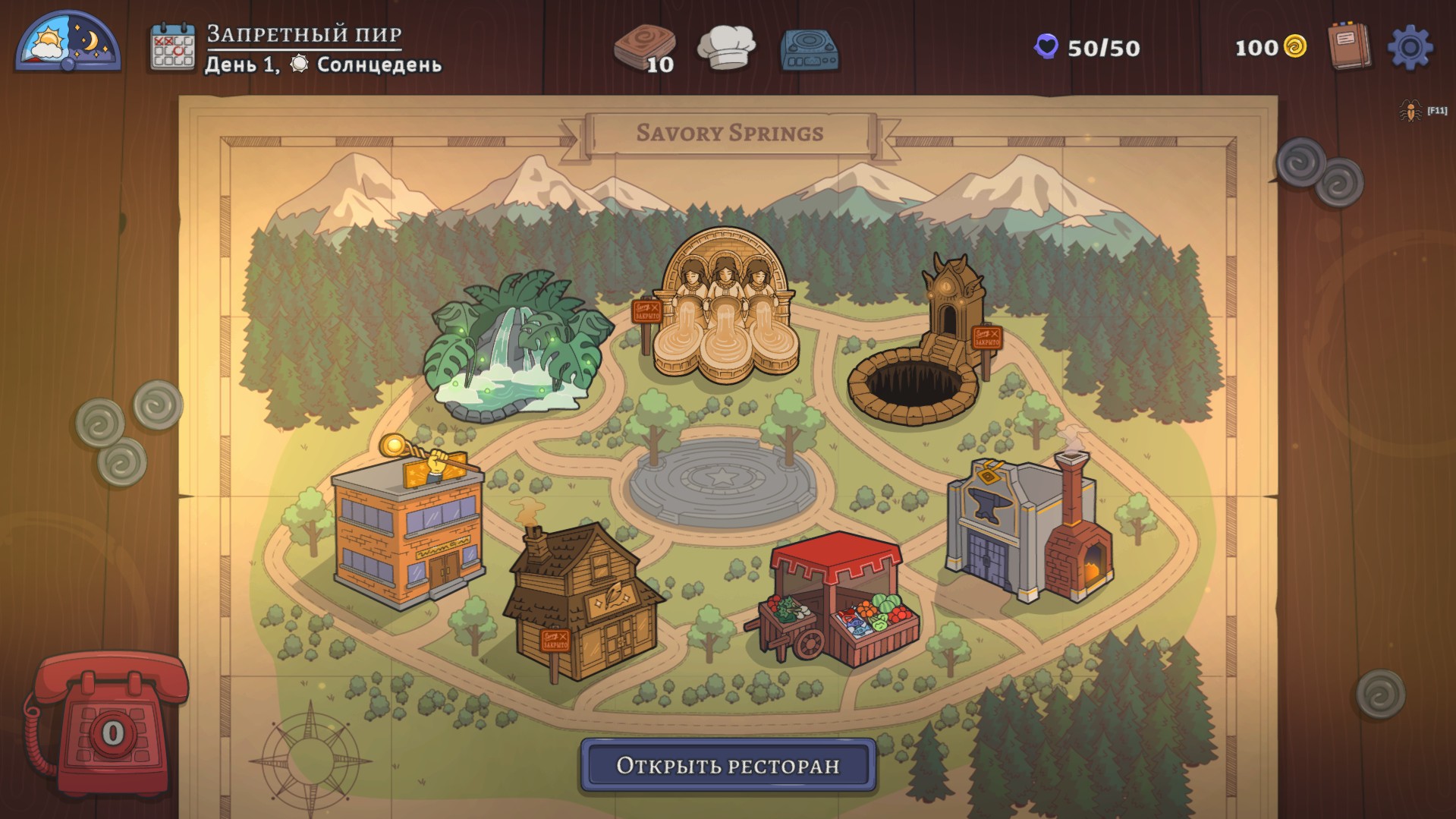Image resolution: width=1456 pixels, height=819 pixels.
Task: Select the orange brick office building
Action: point(408,531)
